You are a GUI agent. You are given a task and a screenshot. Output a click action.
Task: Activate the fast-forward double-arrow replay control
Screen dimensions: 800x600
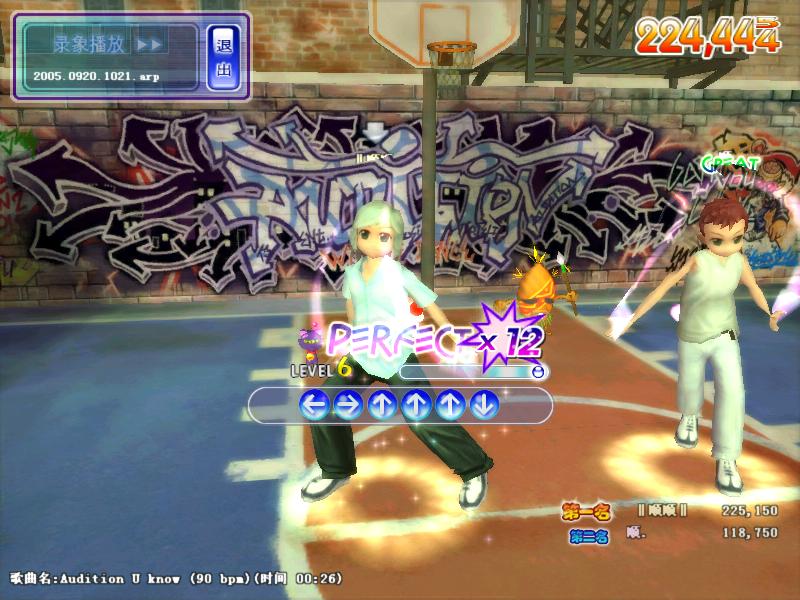click(x=148, y=44)
